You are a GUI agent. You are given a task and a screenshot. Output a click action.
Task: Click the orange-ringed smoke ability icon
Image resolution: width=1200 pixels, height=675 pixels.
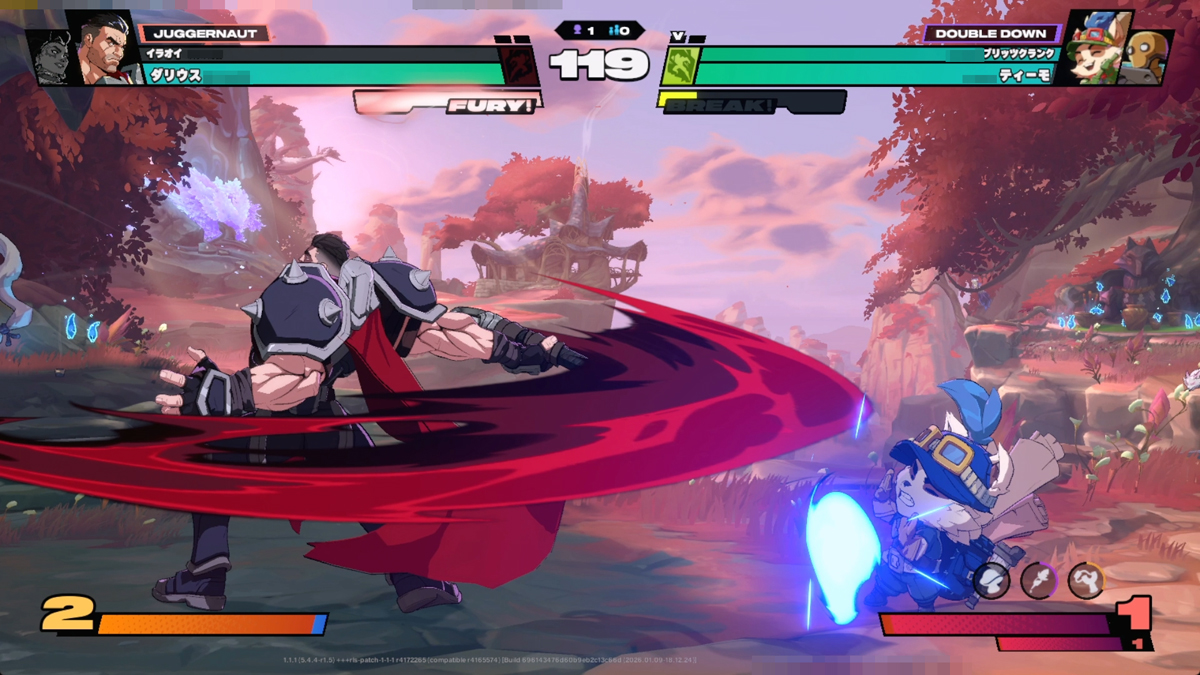pyautogui.click(x=1085, y=580)
